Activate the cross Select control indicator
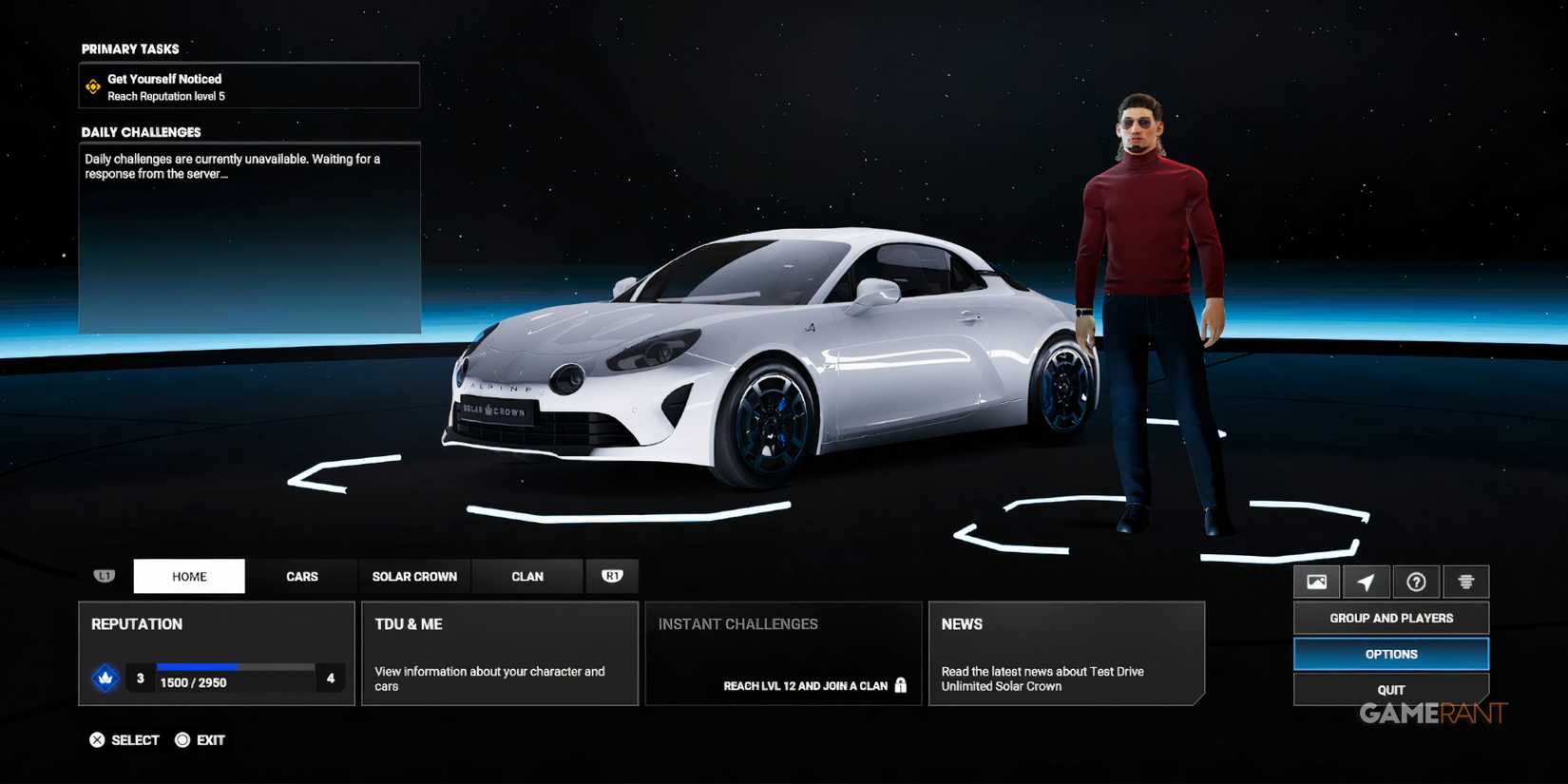The height and width of the screenshot is (784, 1568). pyautogui.click(x=97, y=739)
